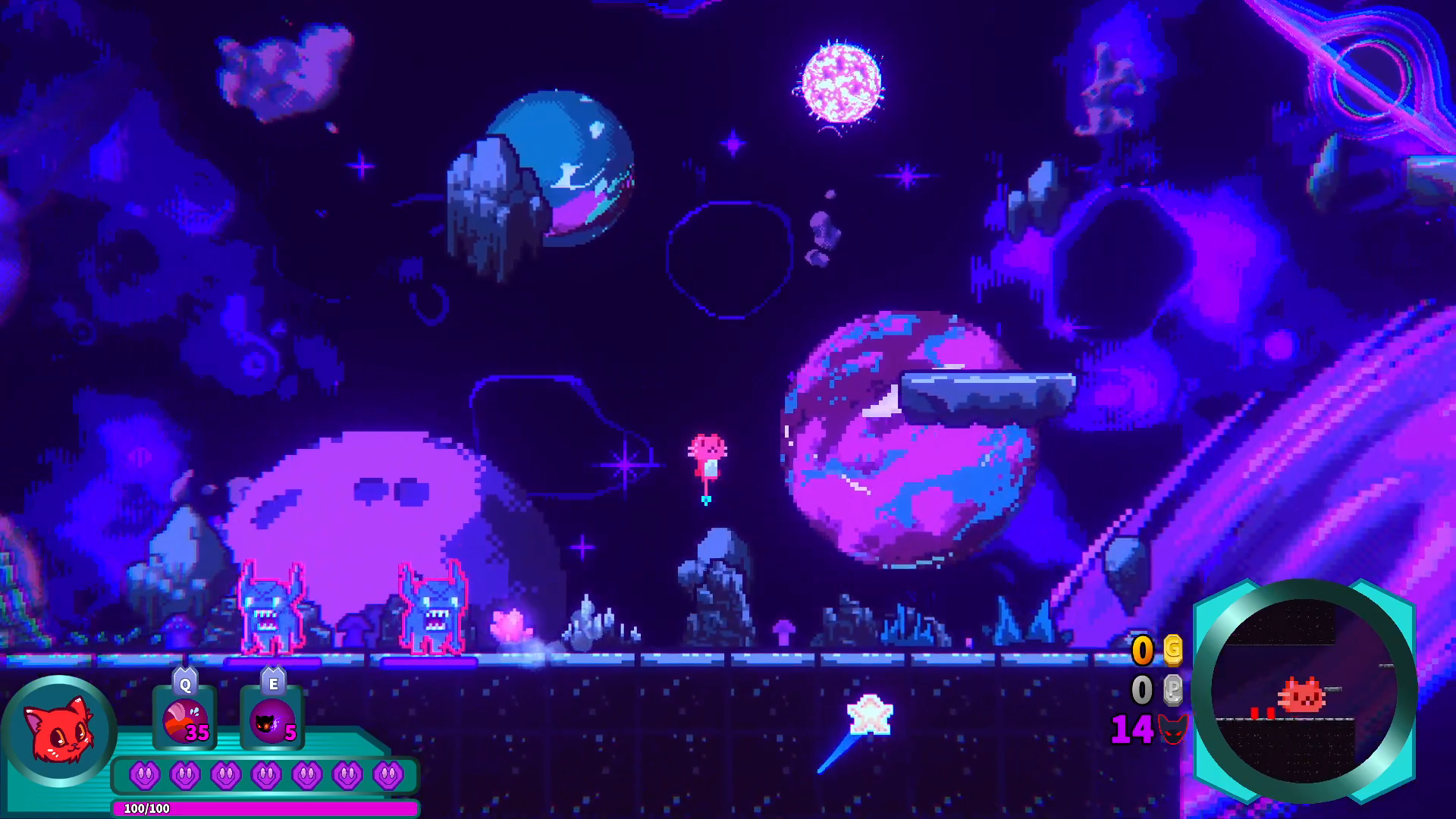Activate the Q ability with 35 charges
The height and width of the screenshot is (819, 1456).
tap(184, 720)
